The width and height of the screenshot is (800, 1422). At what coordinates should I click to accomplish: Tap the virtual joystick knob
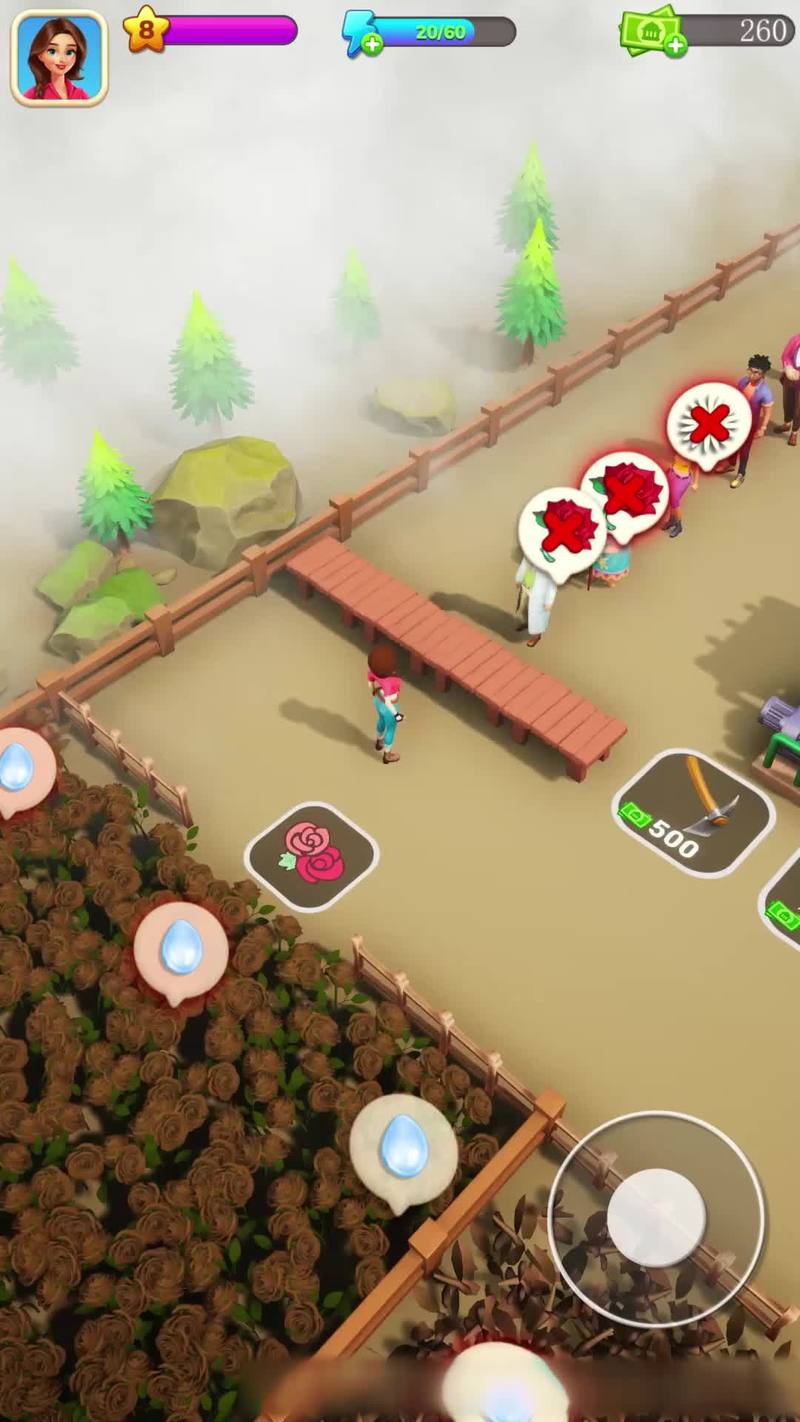coord(656,1217)
